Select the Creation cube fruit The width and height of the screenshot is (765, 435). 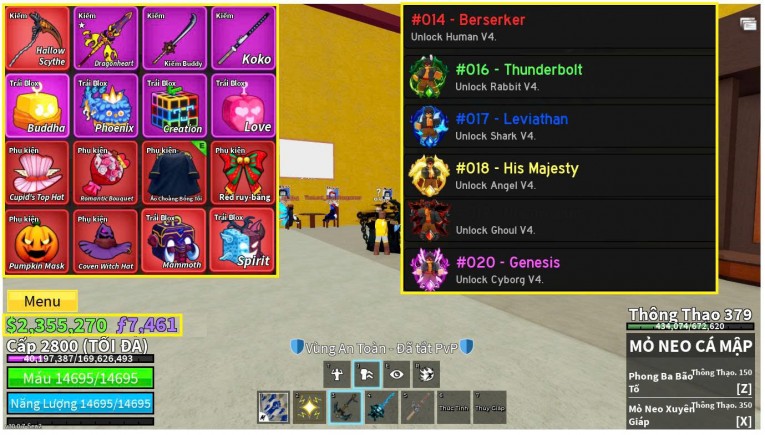tap(175, 105)
